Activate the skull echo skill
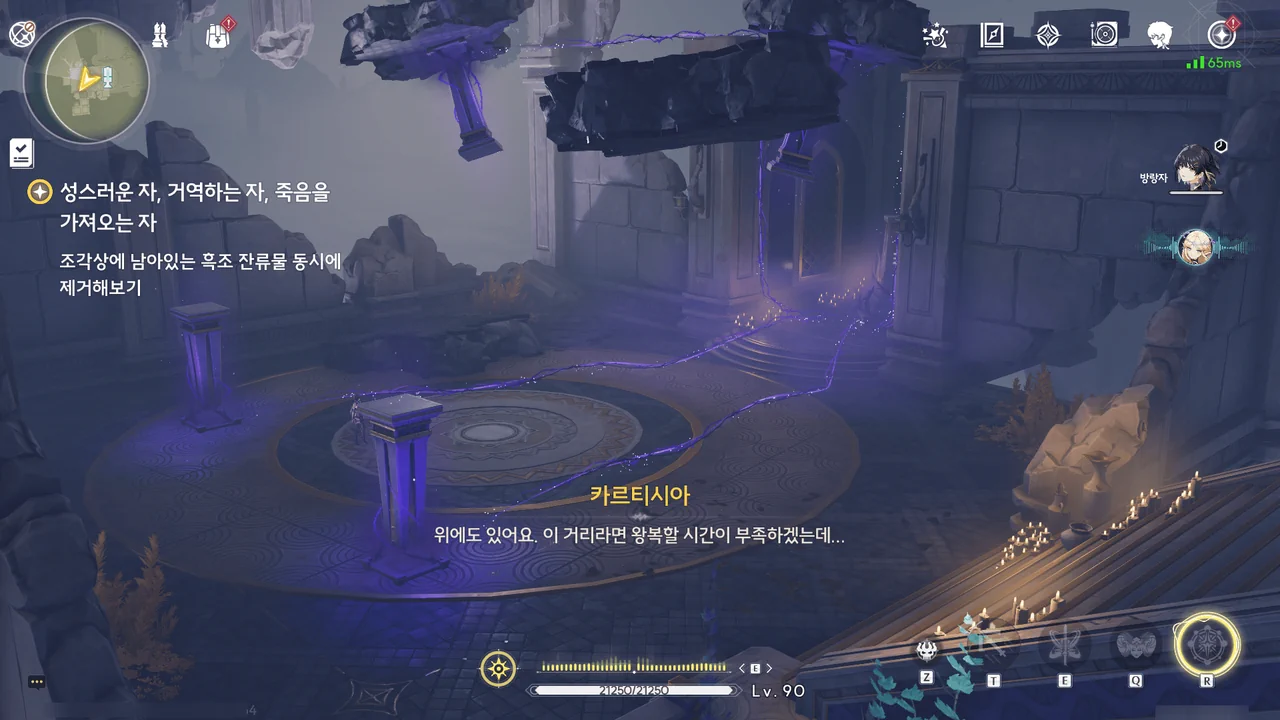Screen dimensions: 1280x720 [927, 651]
